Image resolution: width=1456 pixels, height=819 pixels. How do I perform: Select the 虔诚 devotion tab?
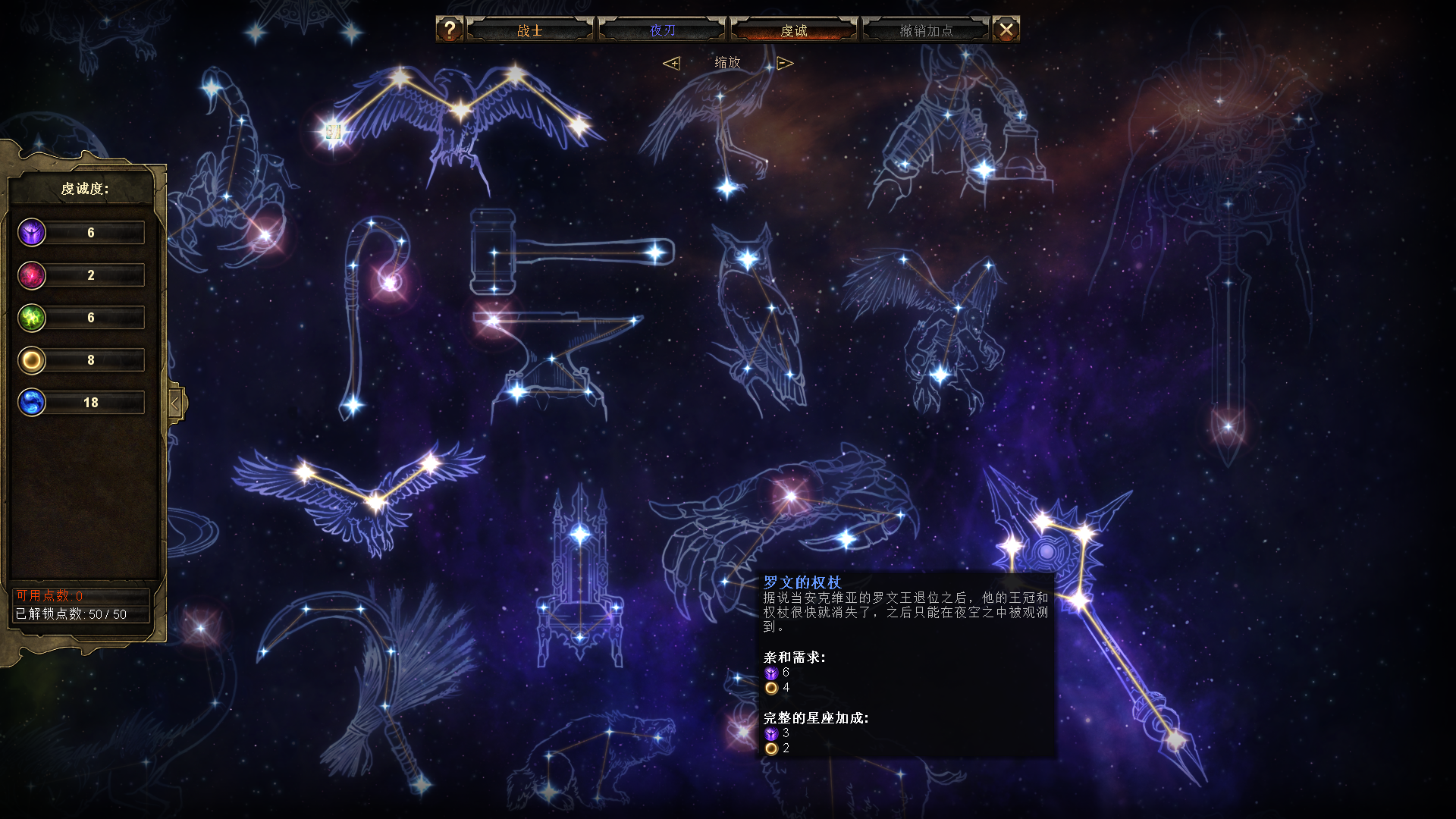(x=794, y=30)
